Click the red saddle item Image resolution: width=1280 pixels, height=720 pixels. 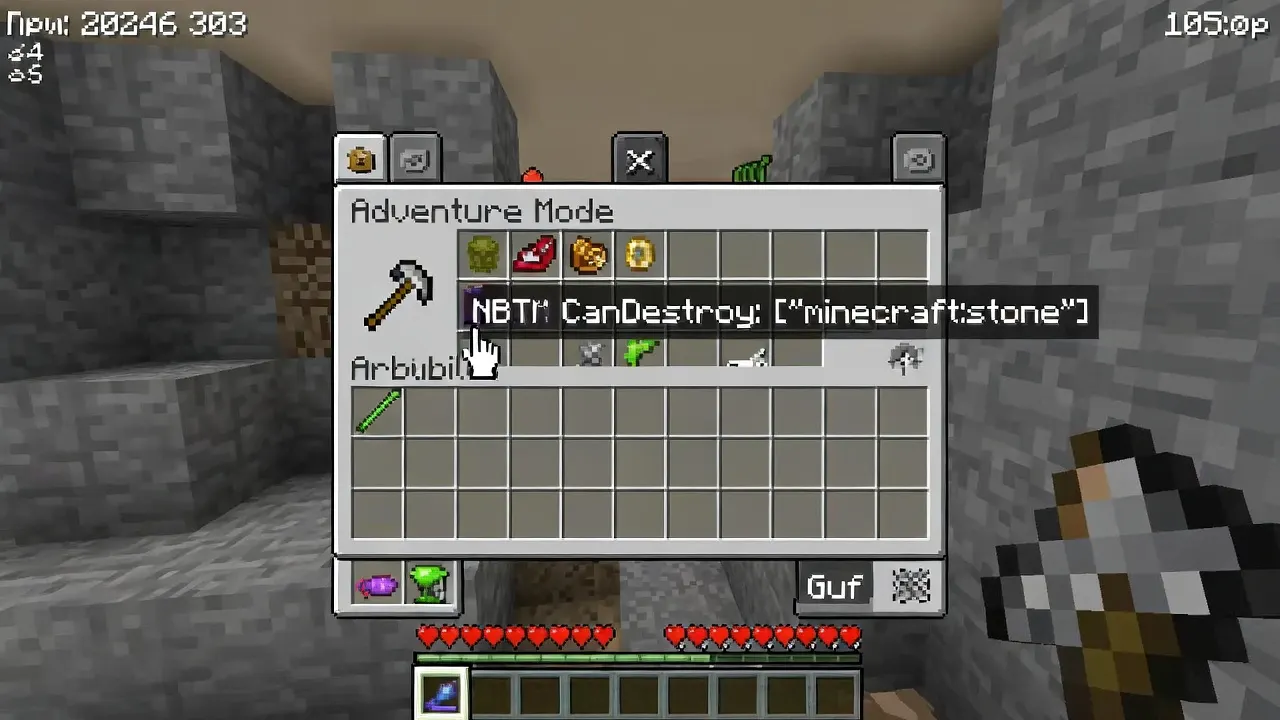pos(536,255)
